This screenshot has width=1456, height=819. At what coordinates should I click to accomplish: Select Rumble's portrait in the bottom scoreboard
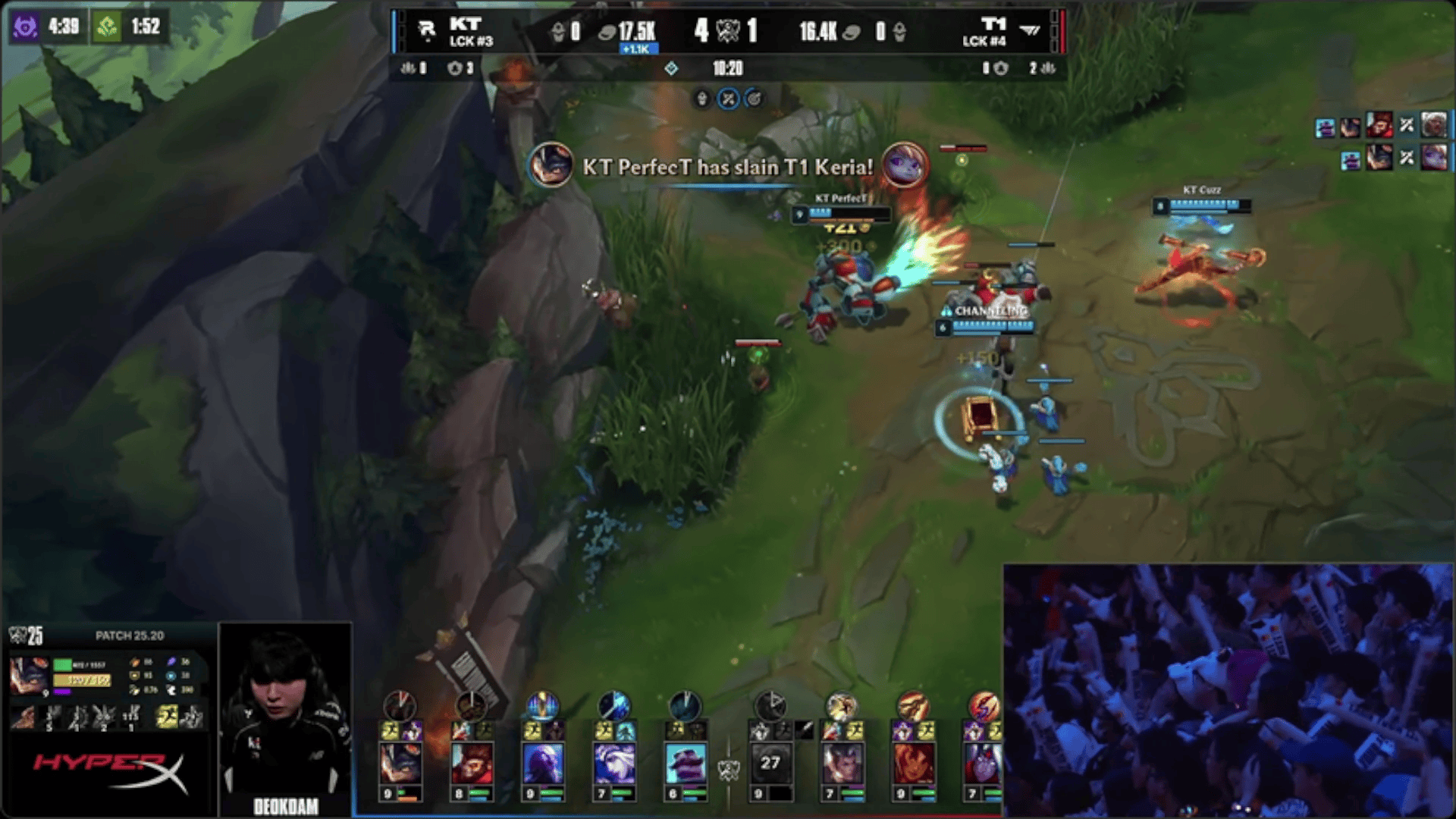point(400,763)
